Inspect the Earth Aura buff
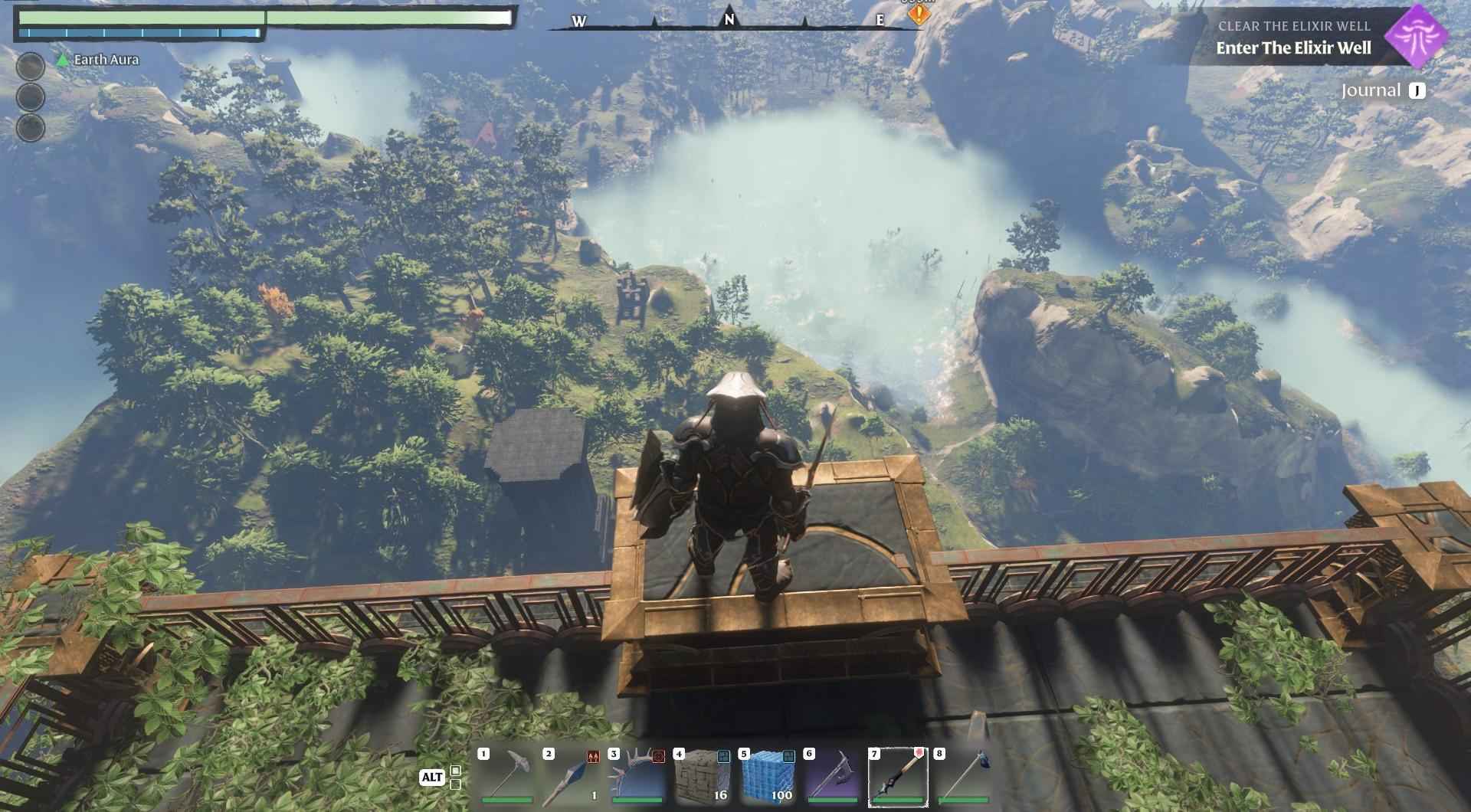Image resolution: width=1471 pixels, height=812 pixels. coord(98,60)
